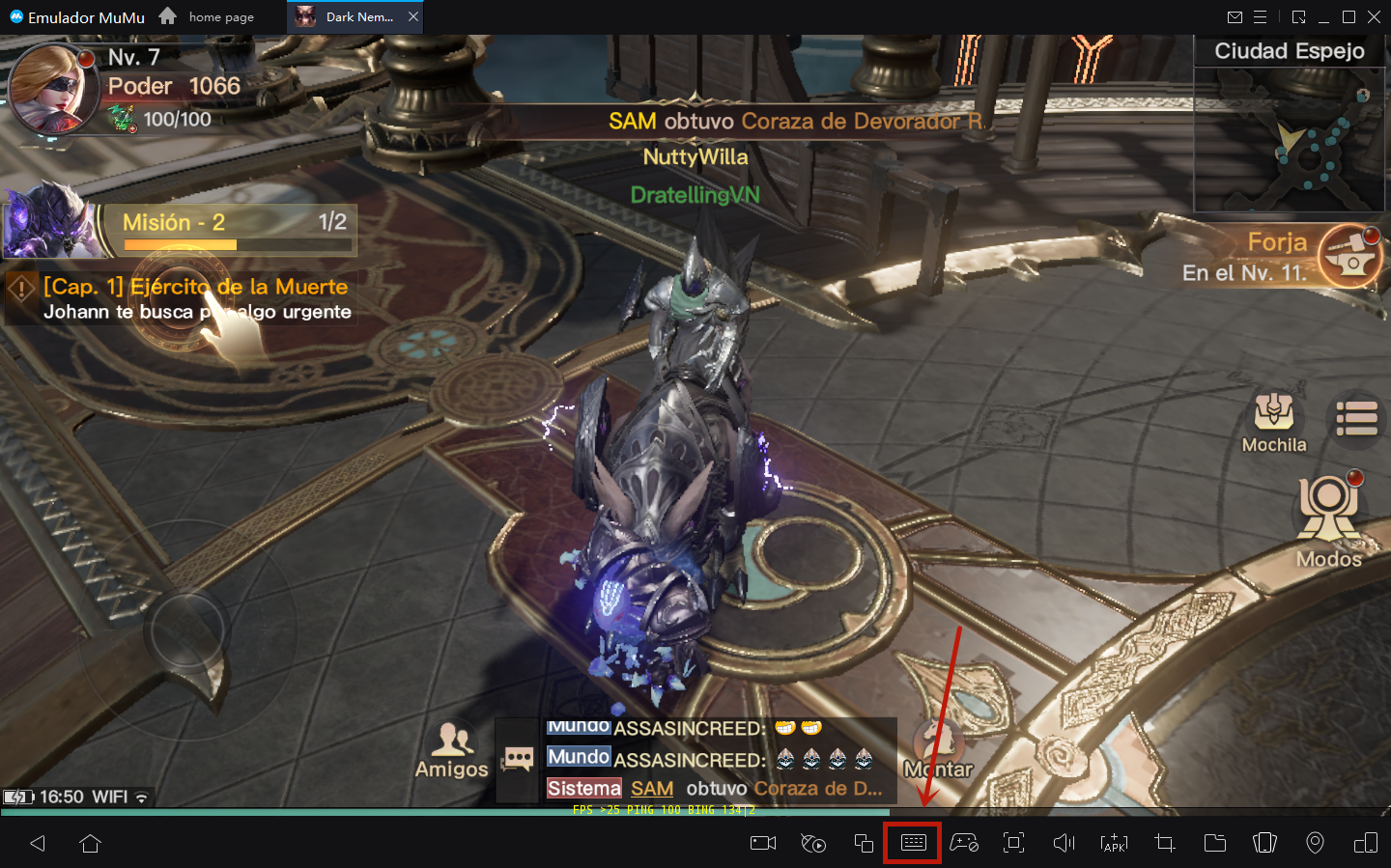Close the Dark Nemesis emulator tab
Screen dimensions: 1391x868
[x=413, y=16]
